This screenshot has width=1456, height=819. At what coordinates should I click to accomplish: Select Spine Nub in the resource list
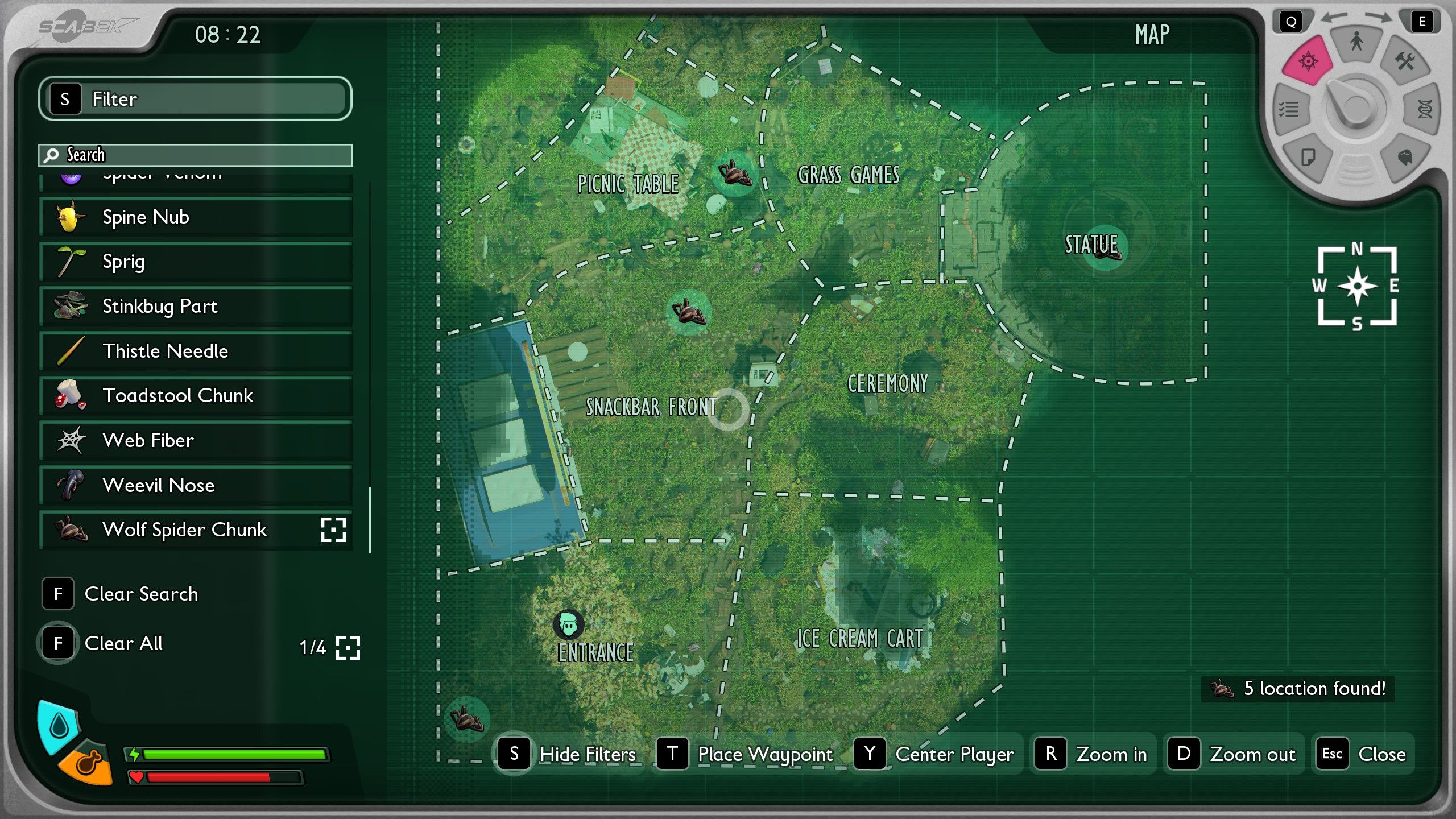(x=196, y=217)
